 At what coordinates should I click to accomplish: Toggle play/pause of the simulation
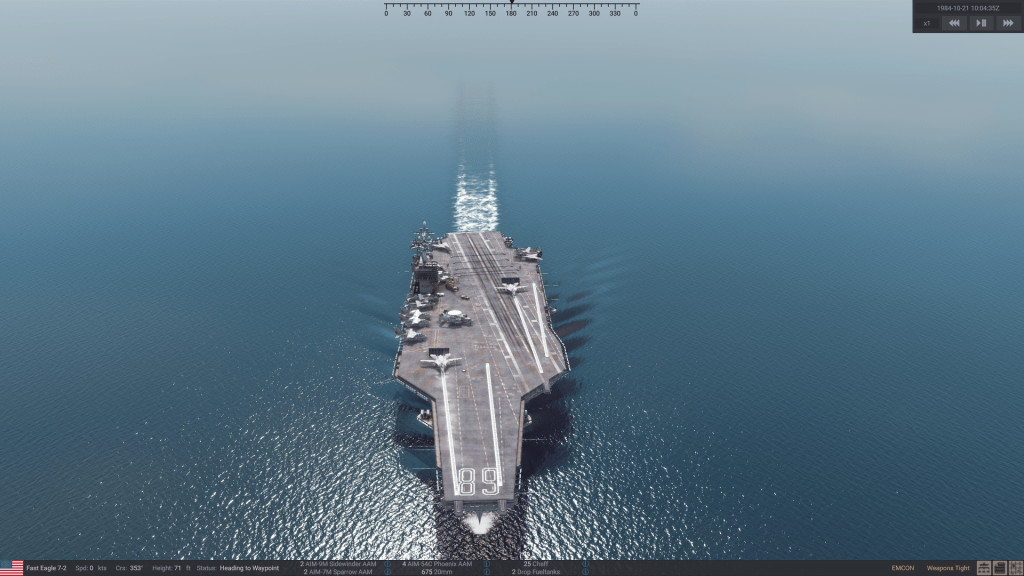(x=981, y=23)
